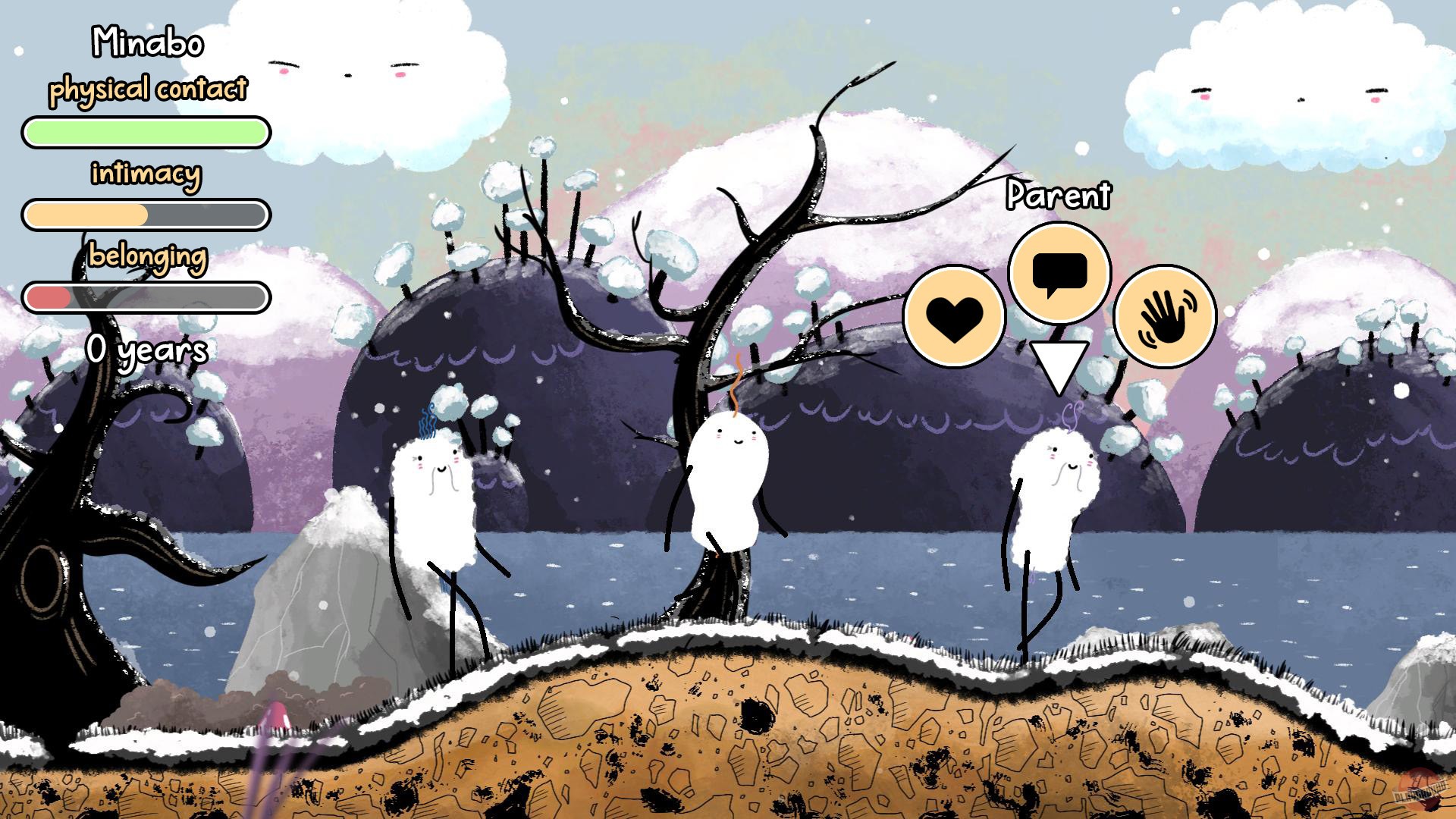Click the Parent label text
1456x819 pixels.
(x=1059, y=196)
